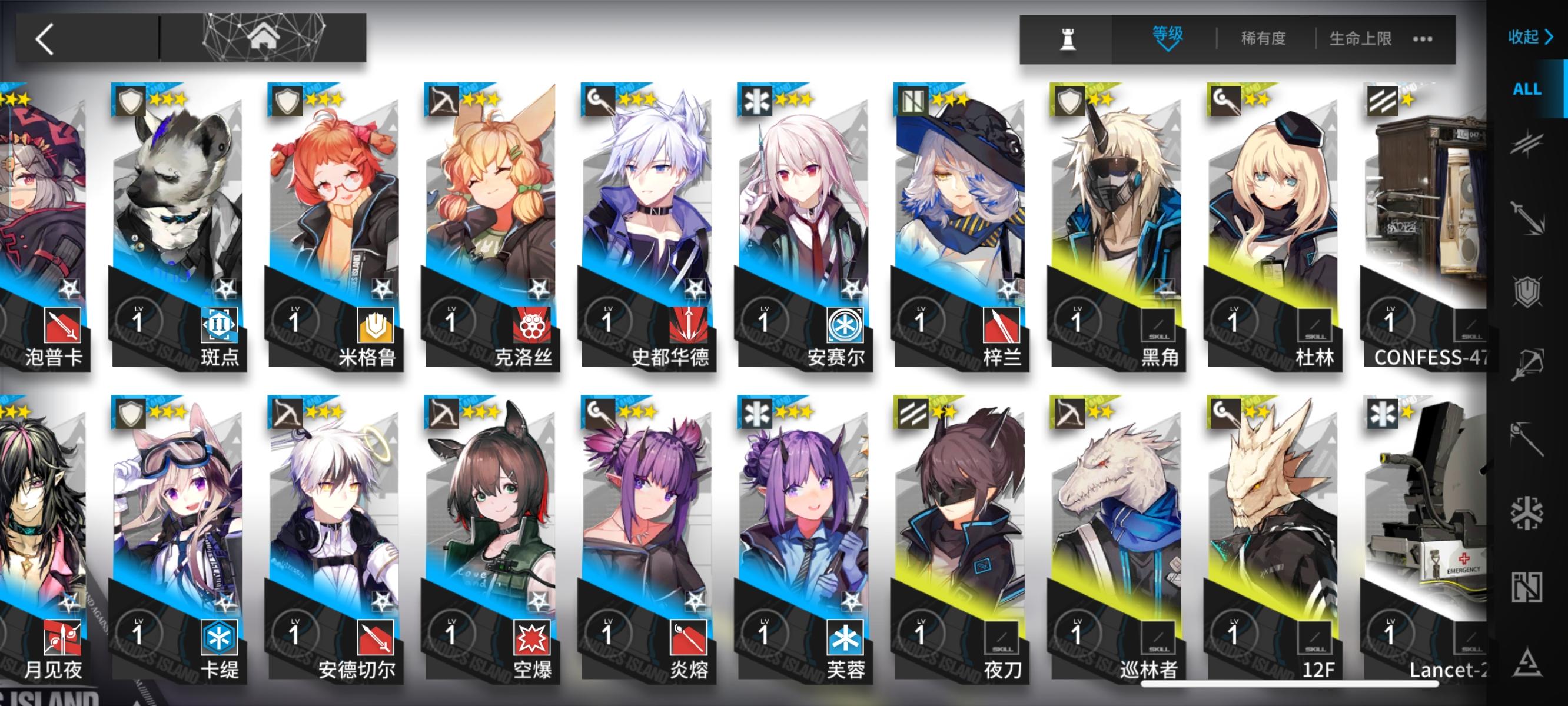This screenshot has height=706, width=1568.
Task: Switch sorting to the 生命上限 tab
Action: (x=1361, y=38)
